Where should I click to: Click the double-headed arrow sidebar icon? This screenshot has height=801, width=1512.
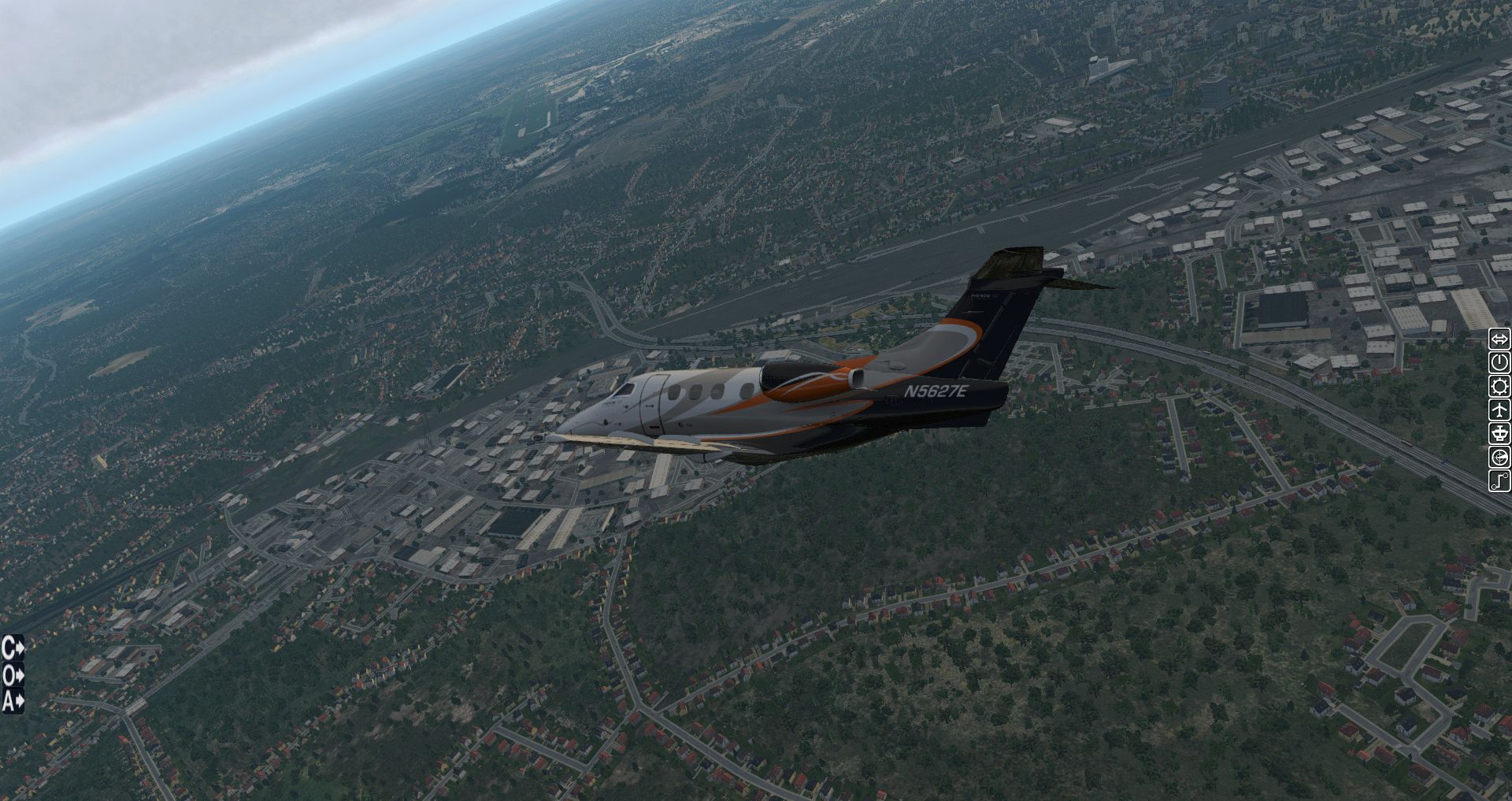(x=1499, y=339)
